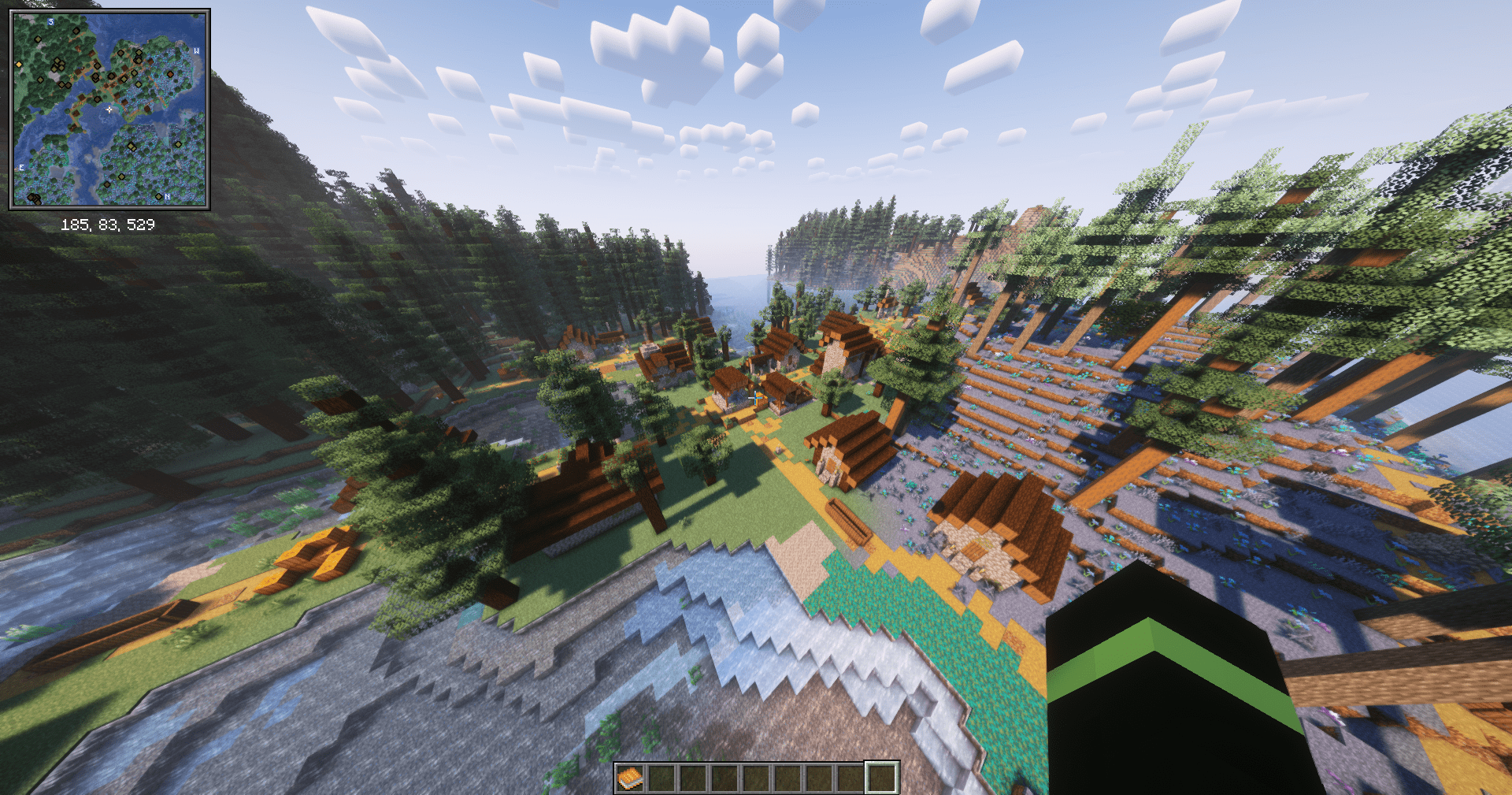Click the E compass letter on the minimap

tap(22, 167)
